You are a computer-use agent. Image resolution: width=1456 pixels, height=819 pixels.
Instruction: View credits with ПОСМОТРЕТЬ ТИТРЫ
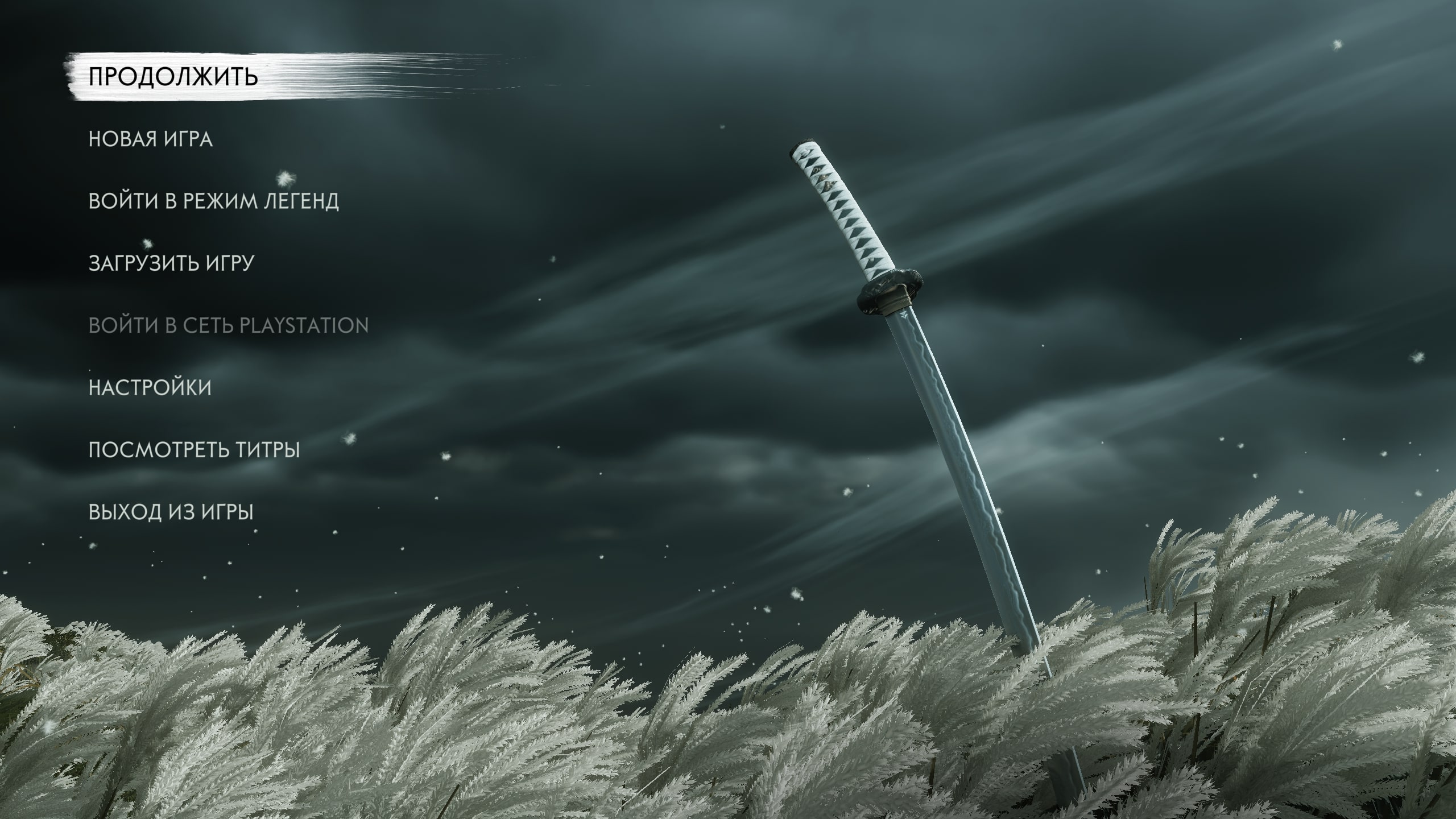pyautogui.click(x=194, y=450)
